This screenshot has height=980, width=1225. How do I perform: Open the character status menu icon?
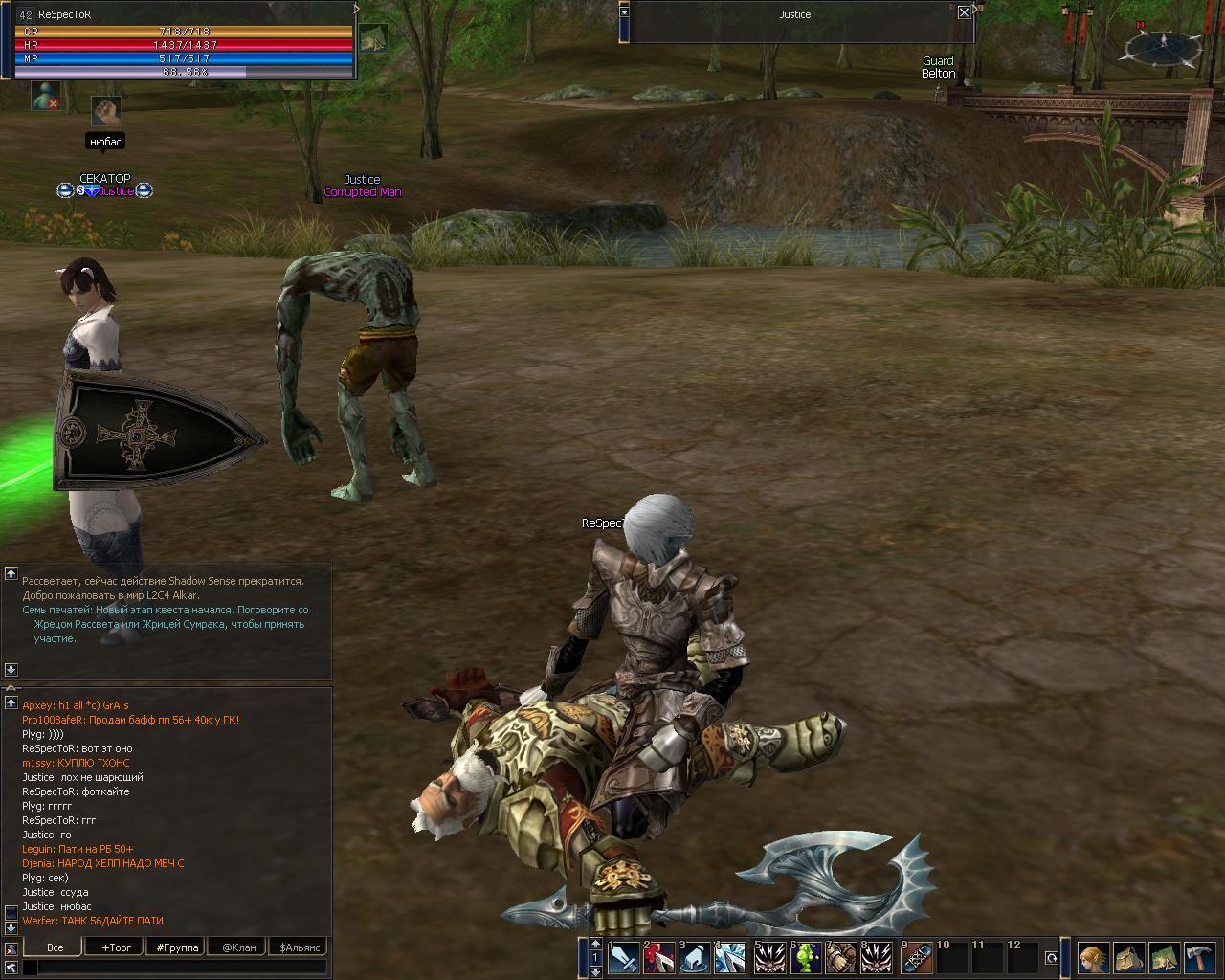pos(1093,958)
